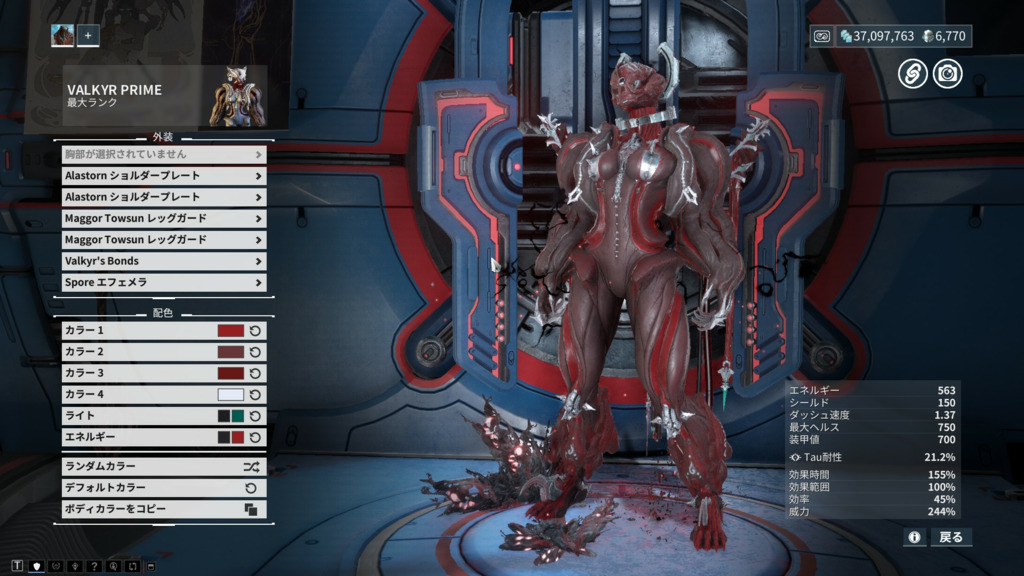
Task: Add a new config slot with plus
Action: tap(88, 36)
